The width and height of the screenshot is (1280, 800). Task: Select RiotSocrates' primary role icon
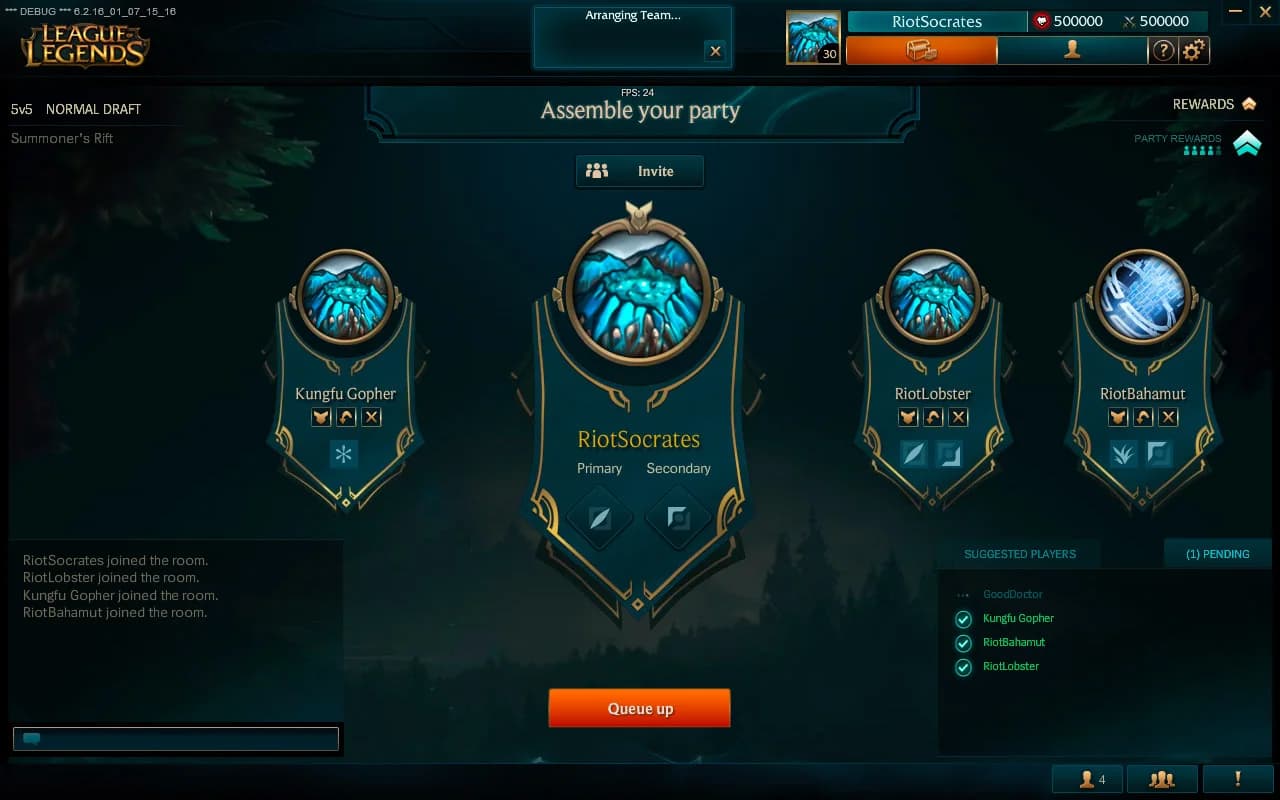coord(599,518)
